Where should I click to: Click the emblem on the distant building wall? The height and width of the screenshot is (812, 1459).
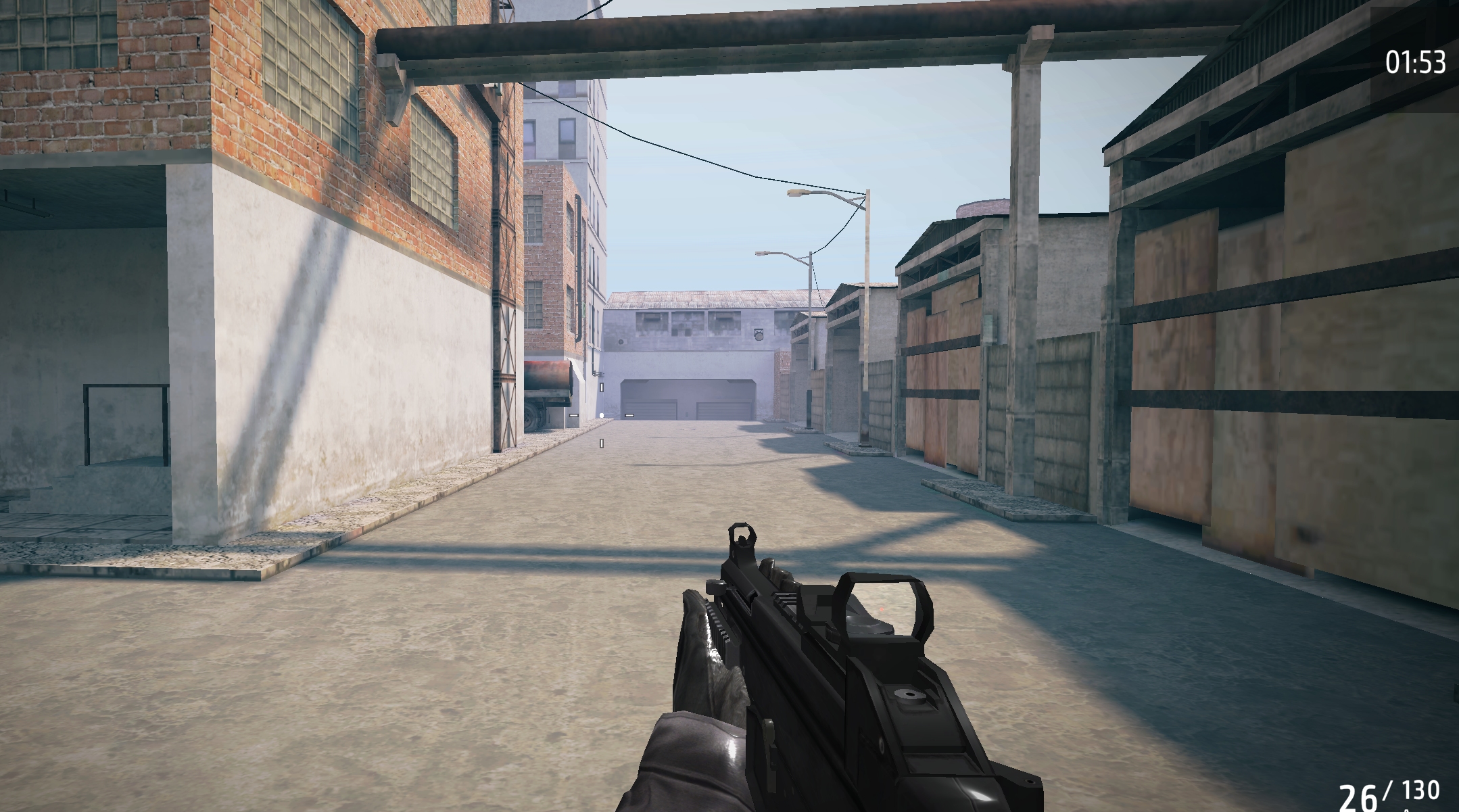760,335
